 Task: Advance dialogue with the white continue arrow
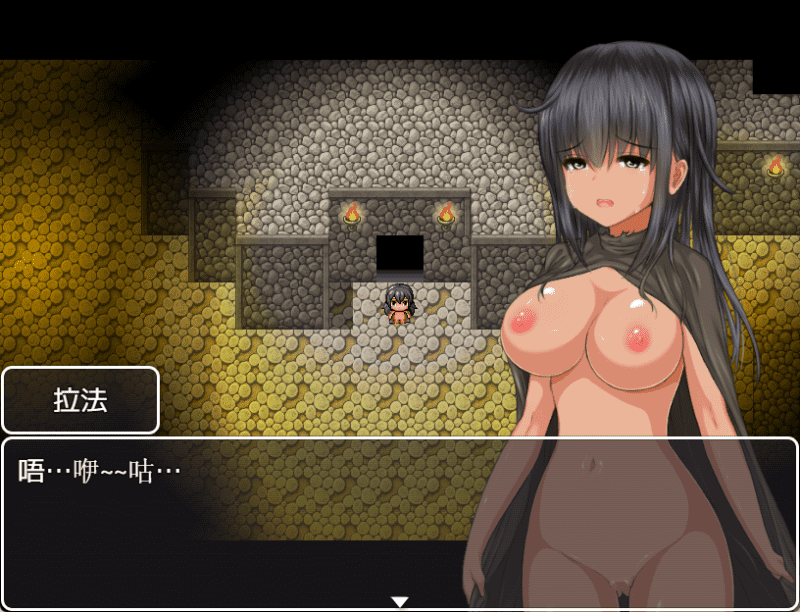click(x=400, y=602)
